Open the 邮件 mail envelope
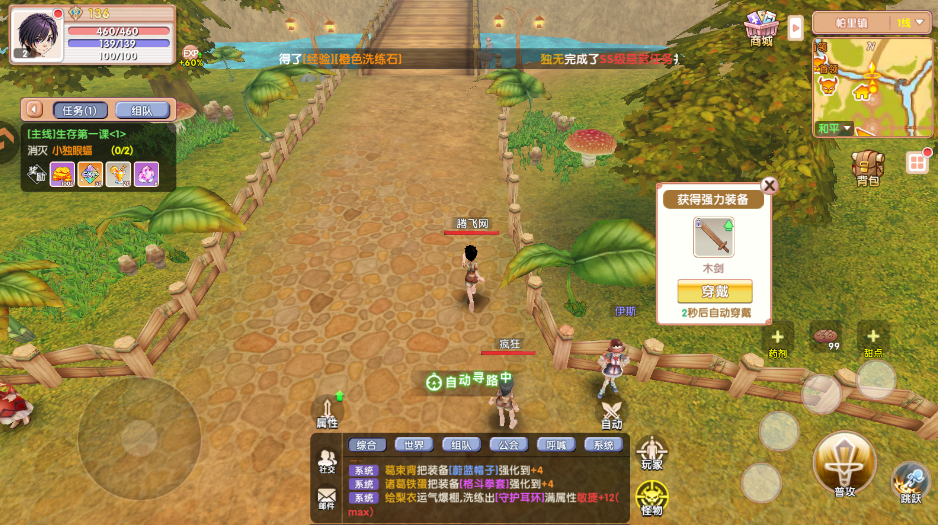This screenshot has height=525, width=938. (327, 497)
